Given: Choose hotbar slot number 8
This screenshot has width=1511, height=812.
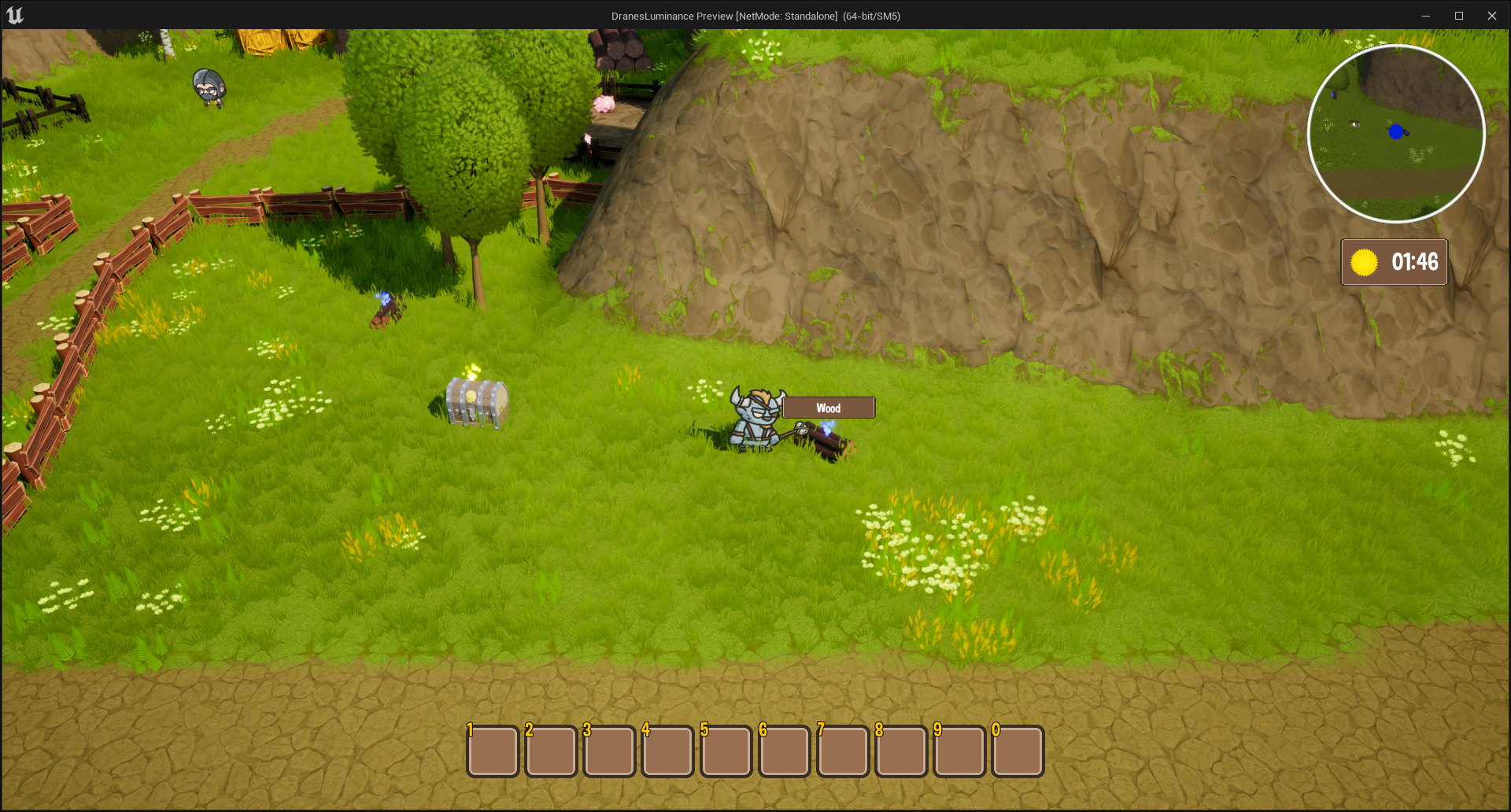Looking at the screenshot, I should coord(901,751).
